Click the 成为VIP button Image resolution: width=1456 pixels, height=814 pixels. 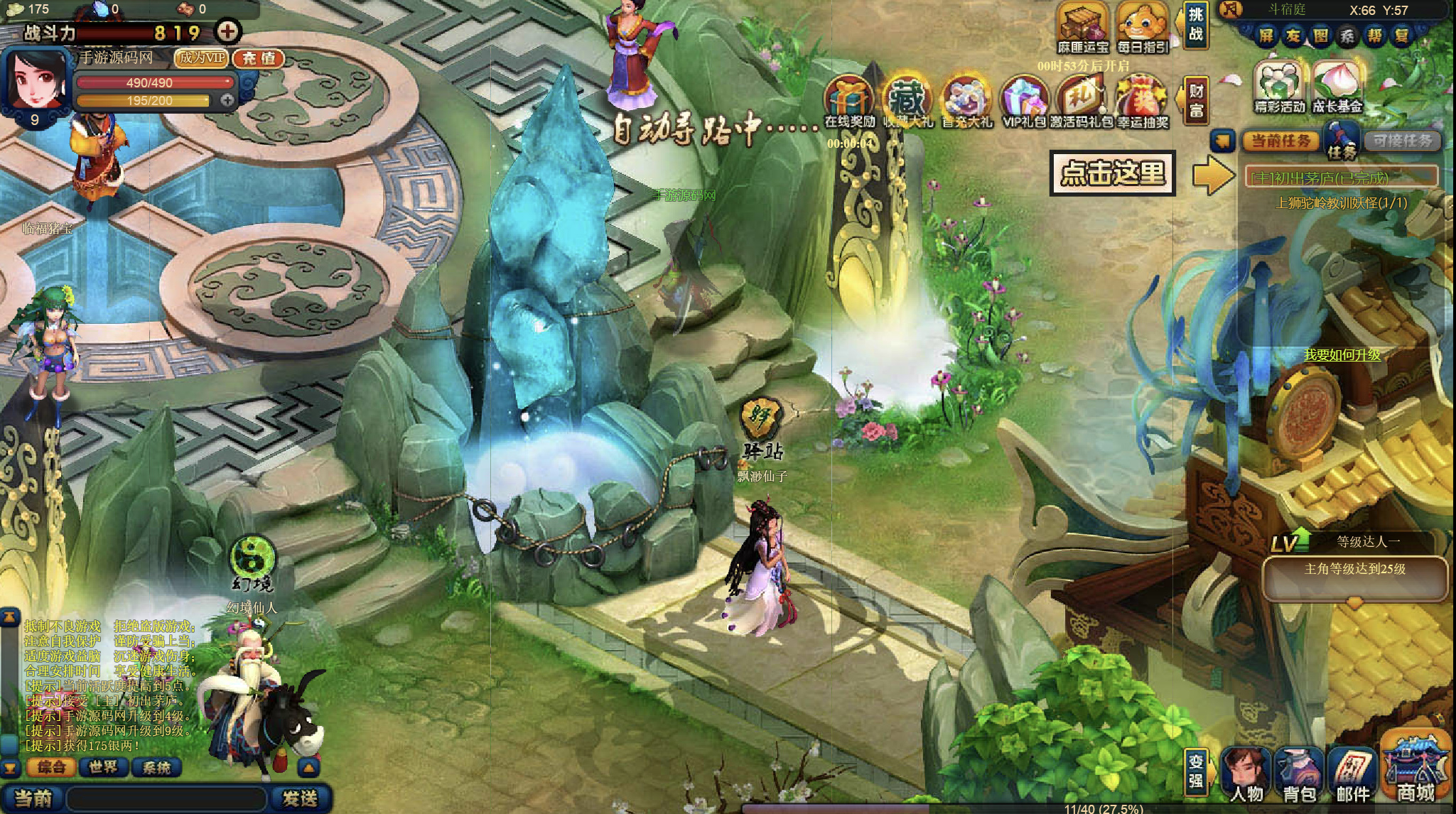(202, 58)
